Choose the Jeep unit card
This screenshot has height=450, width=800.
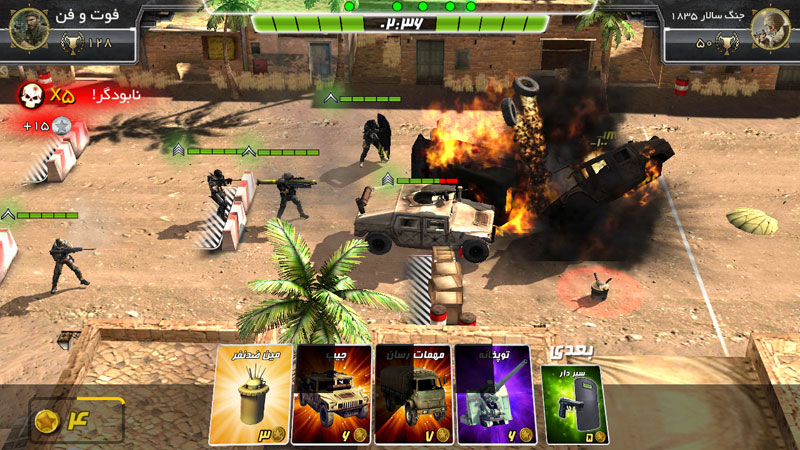(331, 394)
